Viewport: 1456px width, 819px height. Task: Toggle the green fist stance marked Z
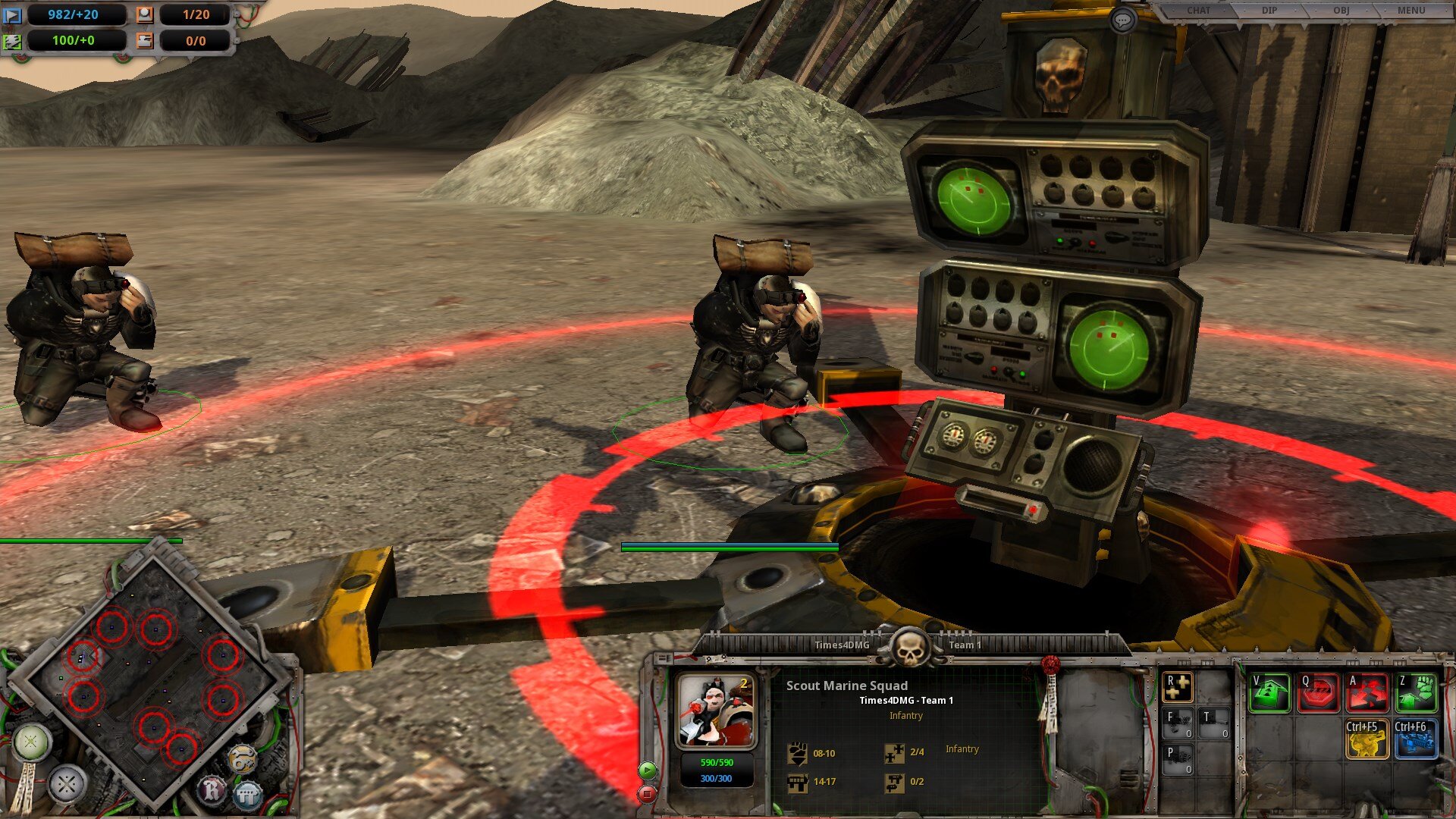click(x=1416, y=692)
